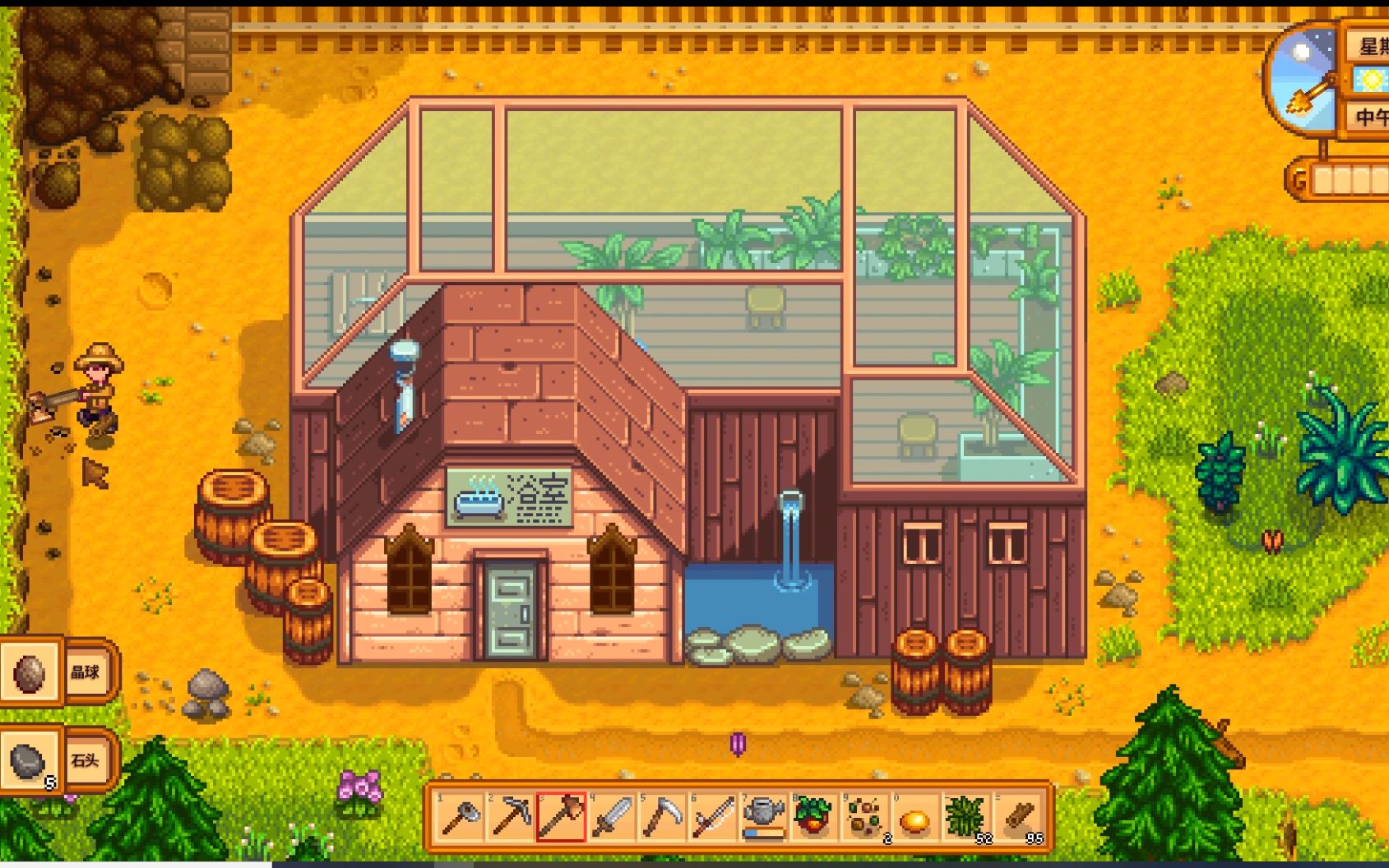Choose the red berry with green leaves
This screenshot has height=868, width=1389.
(x=814, y=818)
